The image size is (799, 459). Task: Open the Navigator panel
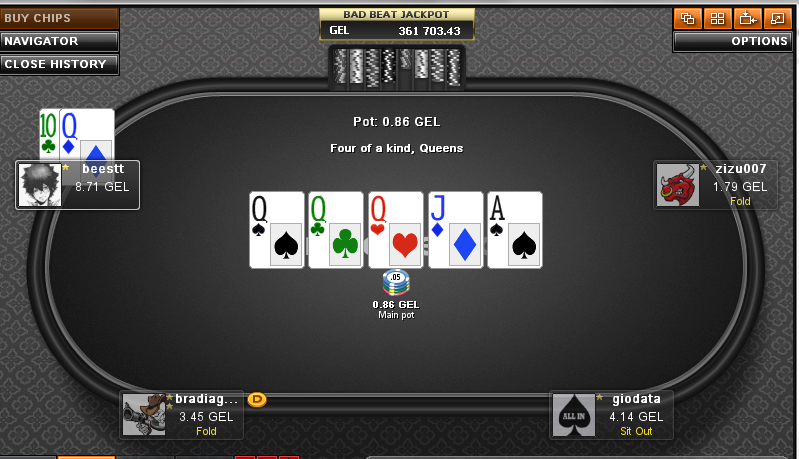tap(59, 41)
